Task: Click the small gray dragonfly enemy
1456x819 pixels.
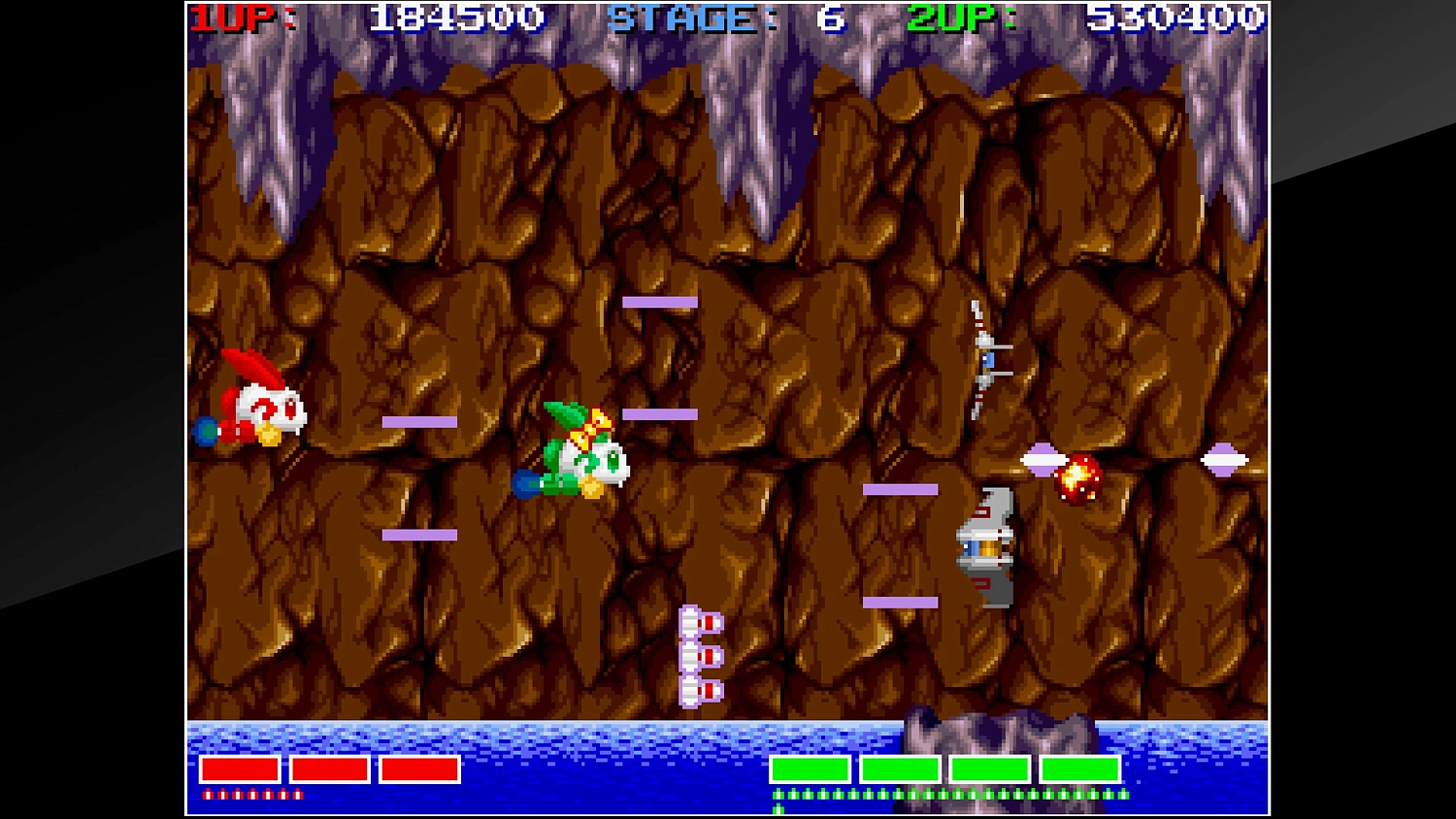Action: [x=985, y=359]
